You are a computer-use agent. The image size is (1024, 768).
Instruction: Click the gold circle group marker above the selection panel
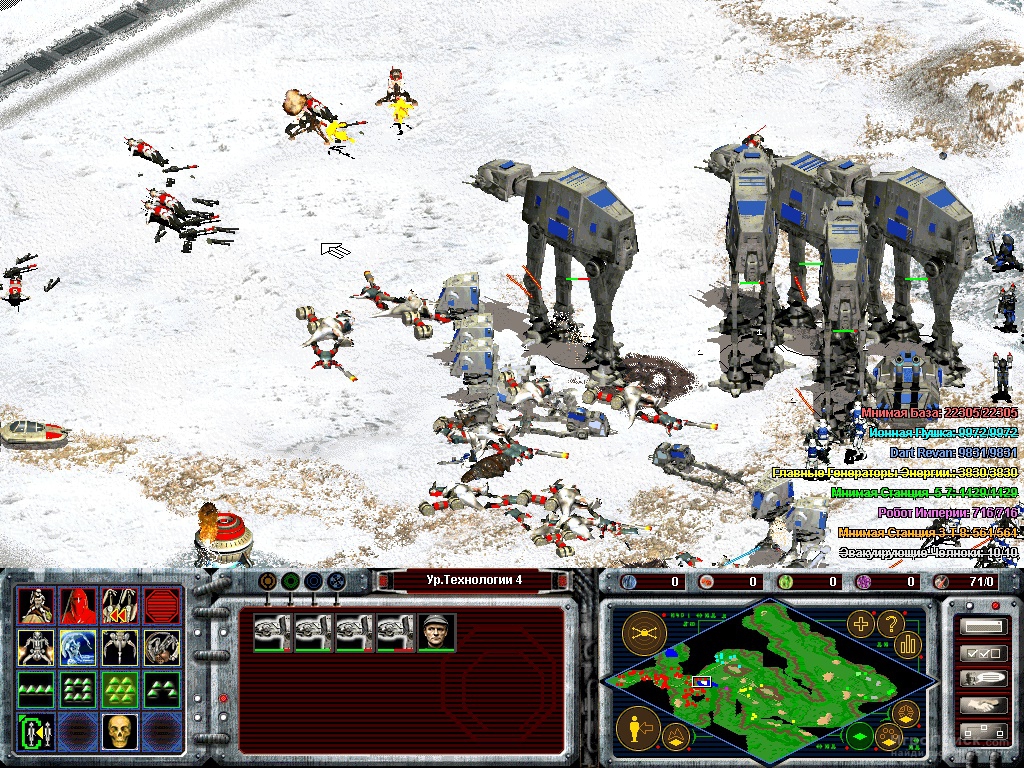coord(267,581)
